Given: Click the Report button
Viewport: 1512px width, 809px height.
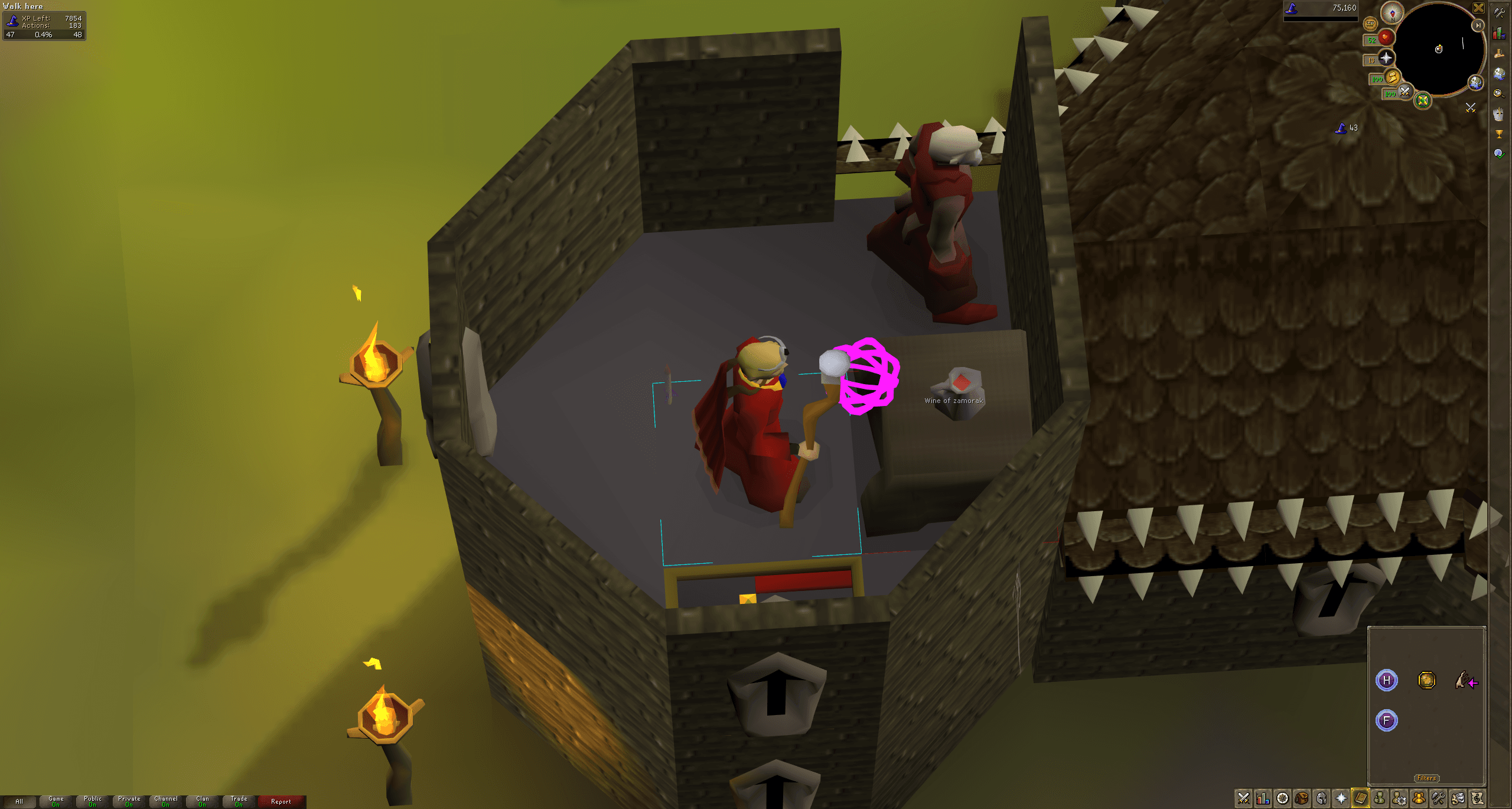Looking at the screenshot, I should click(280, 801).
